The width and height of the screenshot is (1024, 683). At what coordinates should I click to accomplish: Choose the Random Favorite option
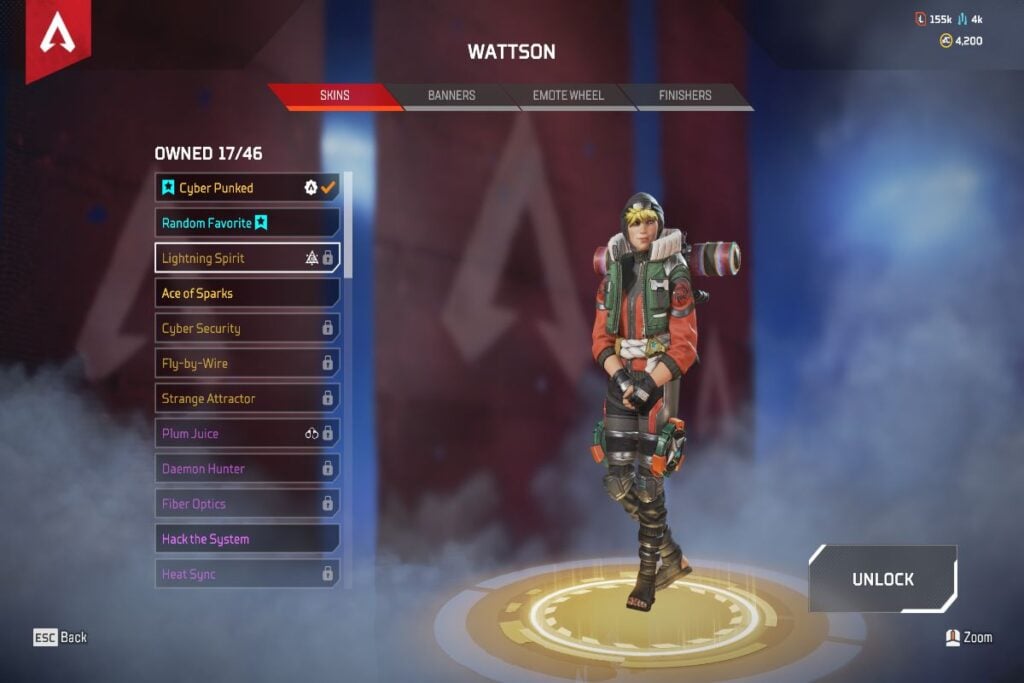click(247, 223)
